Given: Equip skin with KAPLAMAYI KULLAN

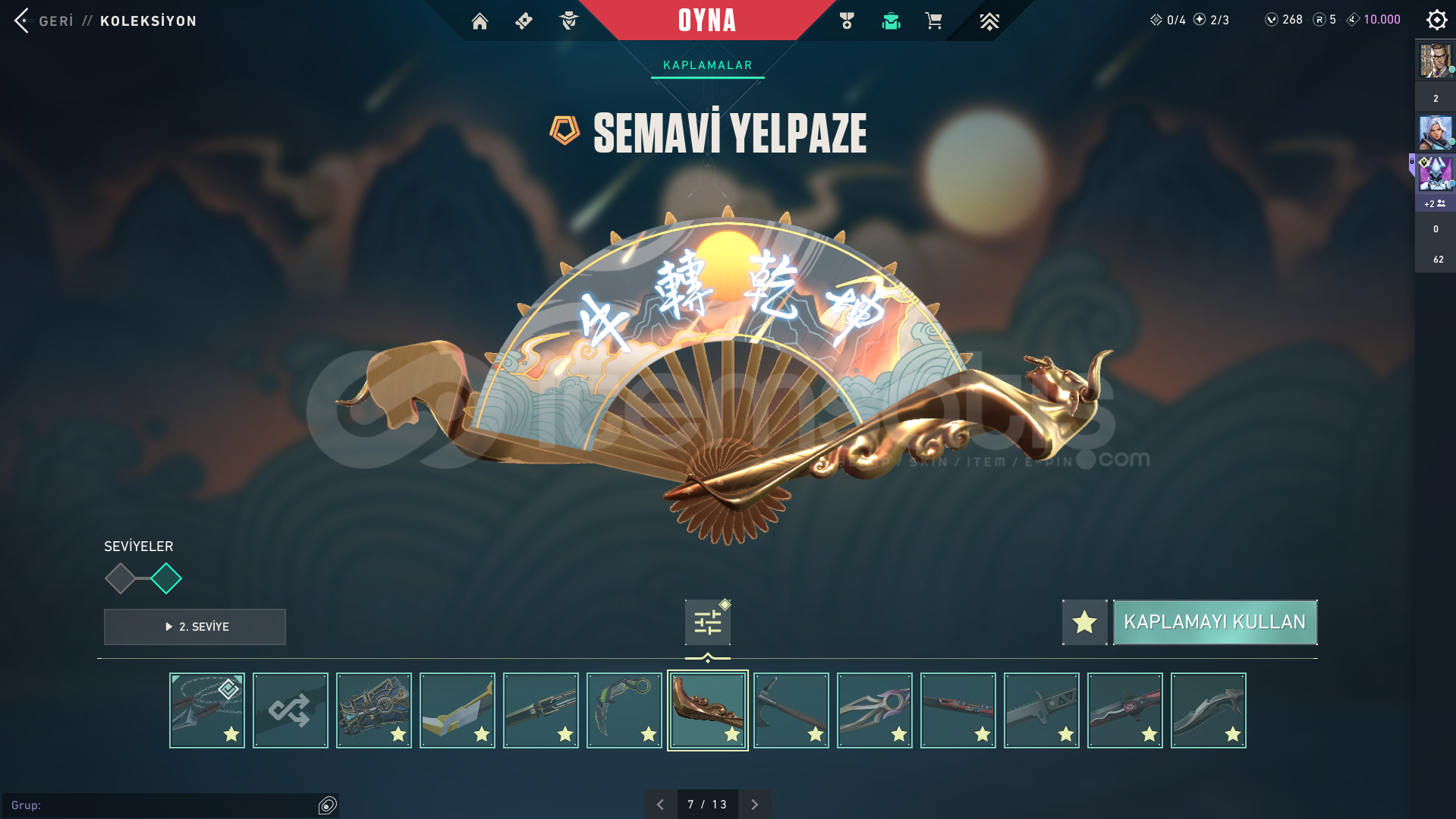Looking at the screenshot, I should coord(1215,622).
